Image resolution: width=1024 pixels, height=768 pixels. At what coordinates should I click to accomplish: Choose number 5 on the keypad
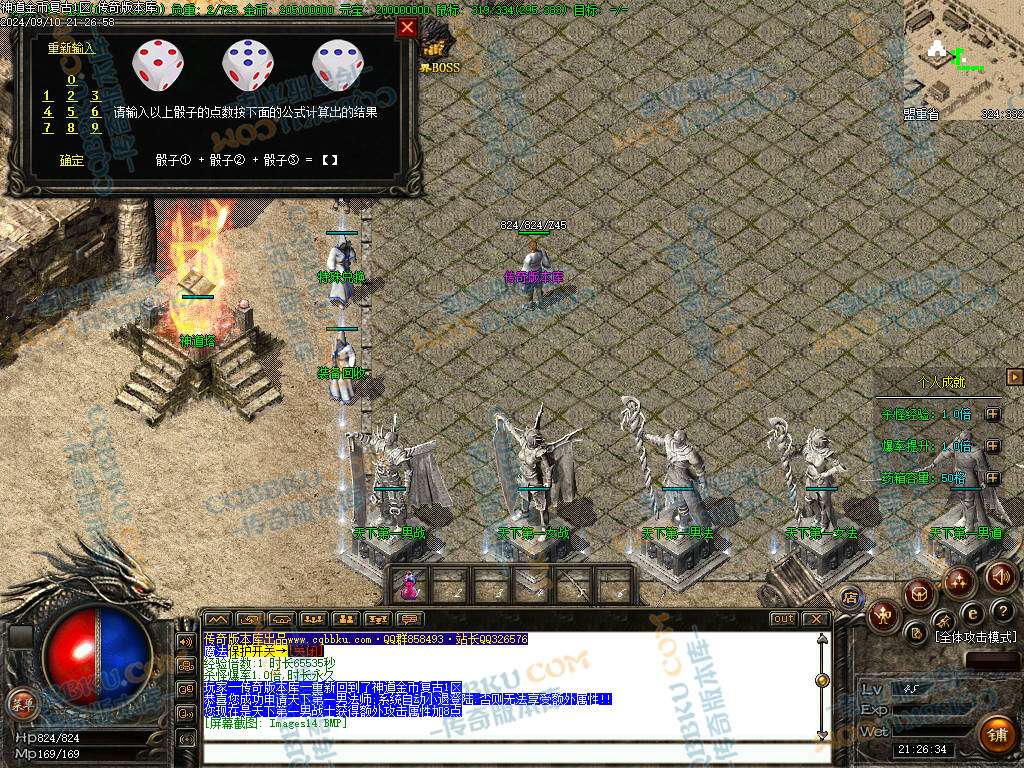point(71,112)
